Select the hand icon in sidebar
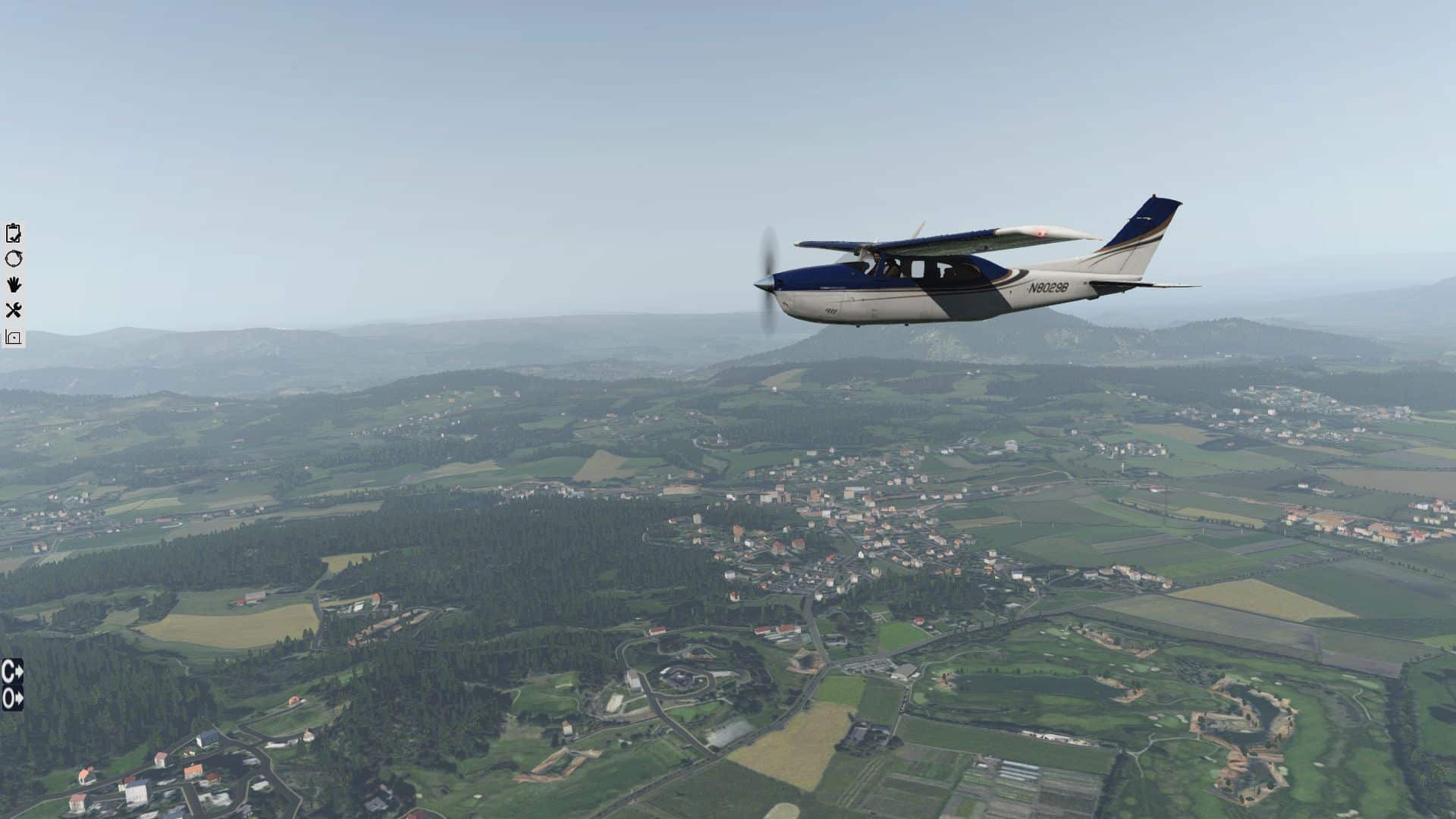The width and height of the screenshot is (1456, 819). pos(13,284)
